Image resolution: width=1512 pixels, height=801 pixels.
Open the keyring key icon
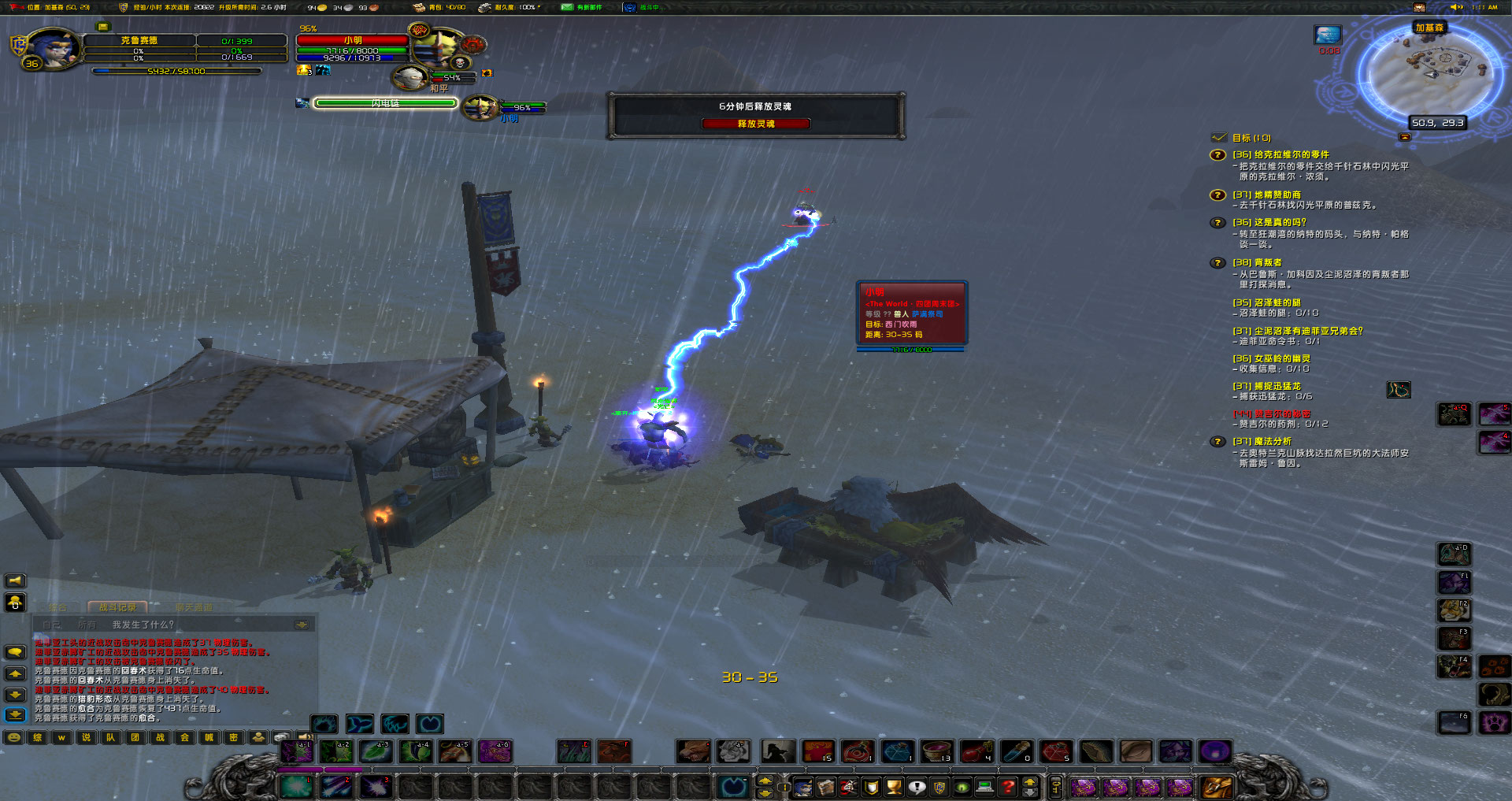coord(1056,786)
